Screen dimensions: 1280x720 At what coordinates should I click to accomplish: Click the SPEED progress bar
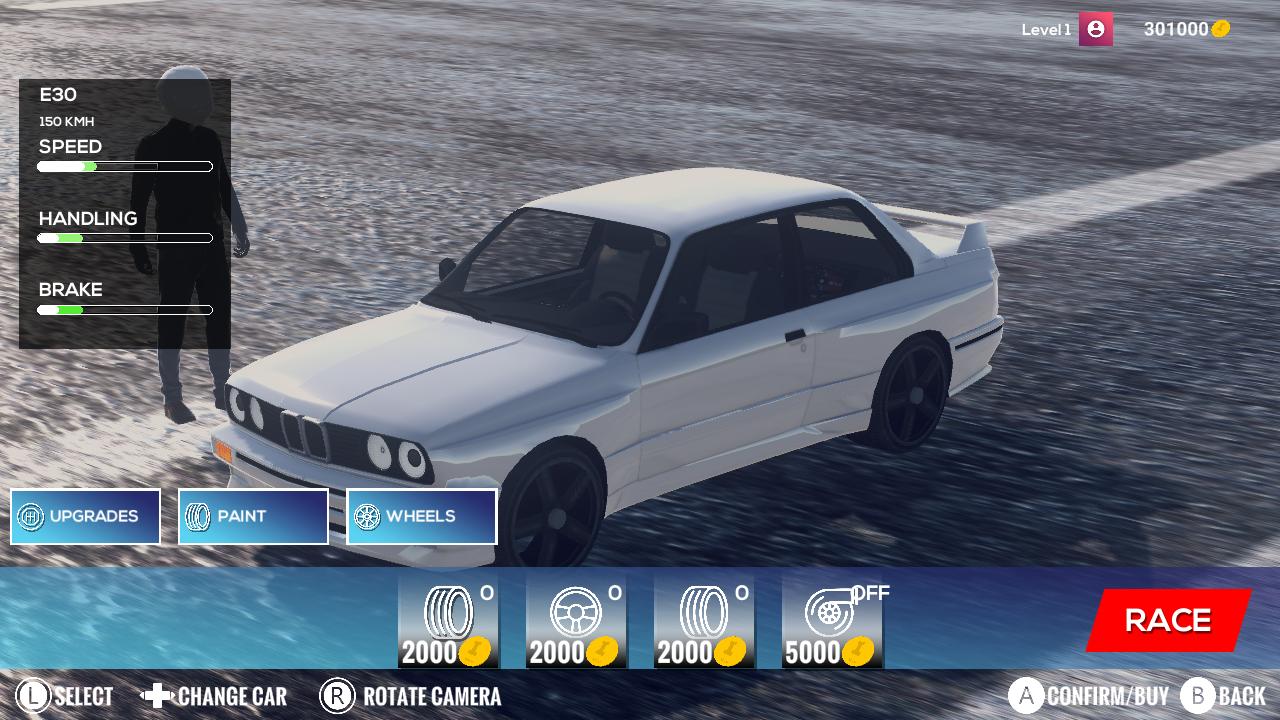[125, 166]
